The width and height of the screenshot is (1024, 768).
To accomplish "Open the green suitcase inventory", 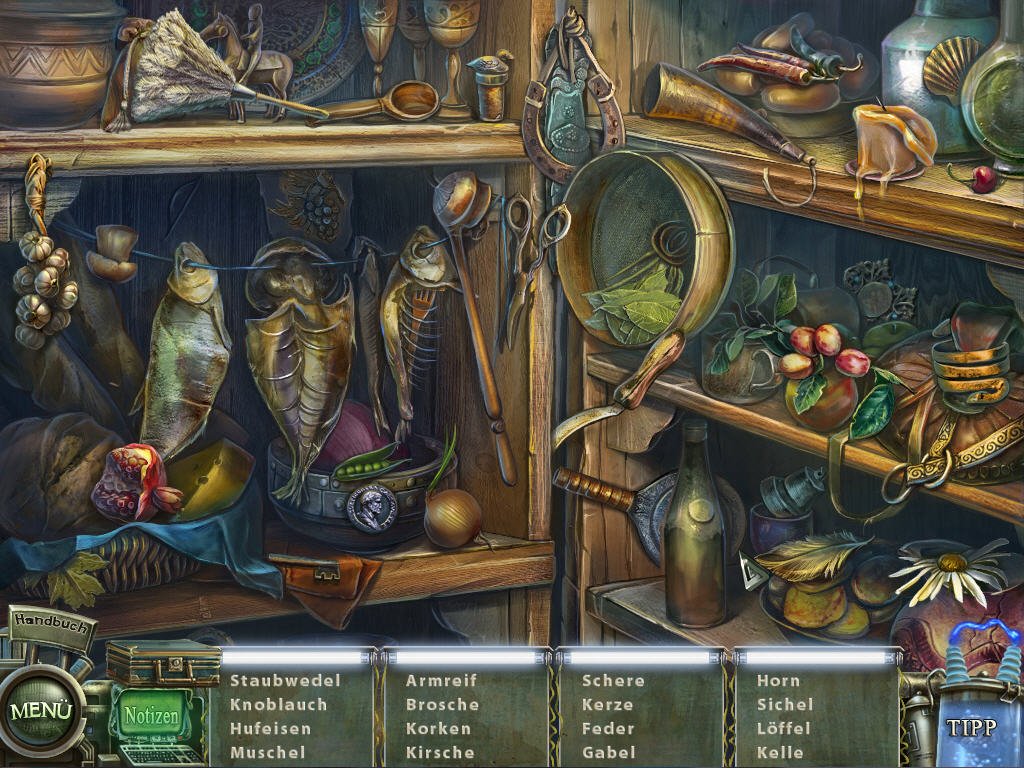I will pos(162,664).
